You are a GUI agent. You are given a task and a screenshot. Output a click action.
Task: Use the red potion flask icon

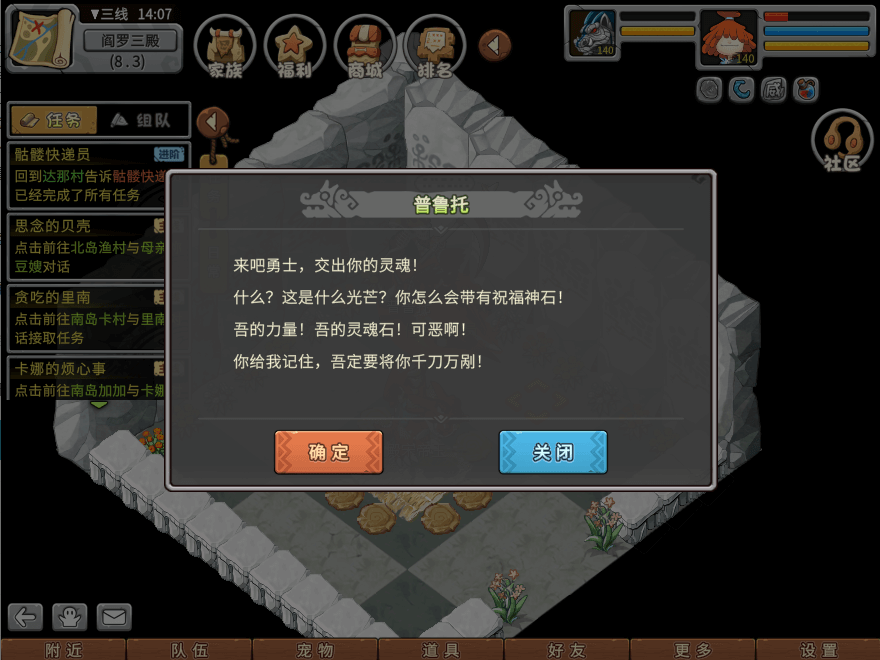tap(805, 90)
